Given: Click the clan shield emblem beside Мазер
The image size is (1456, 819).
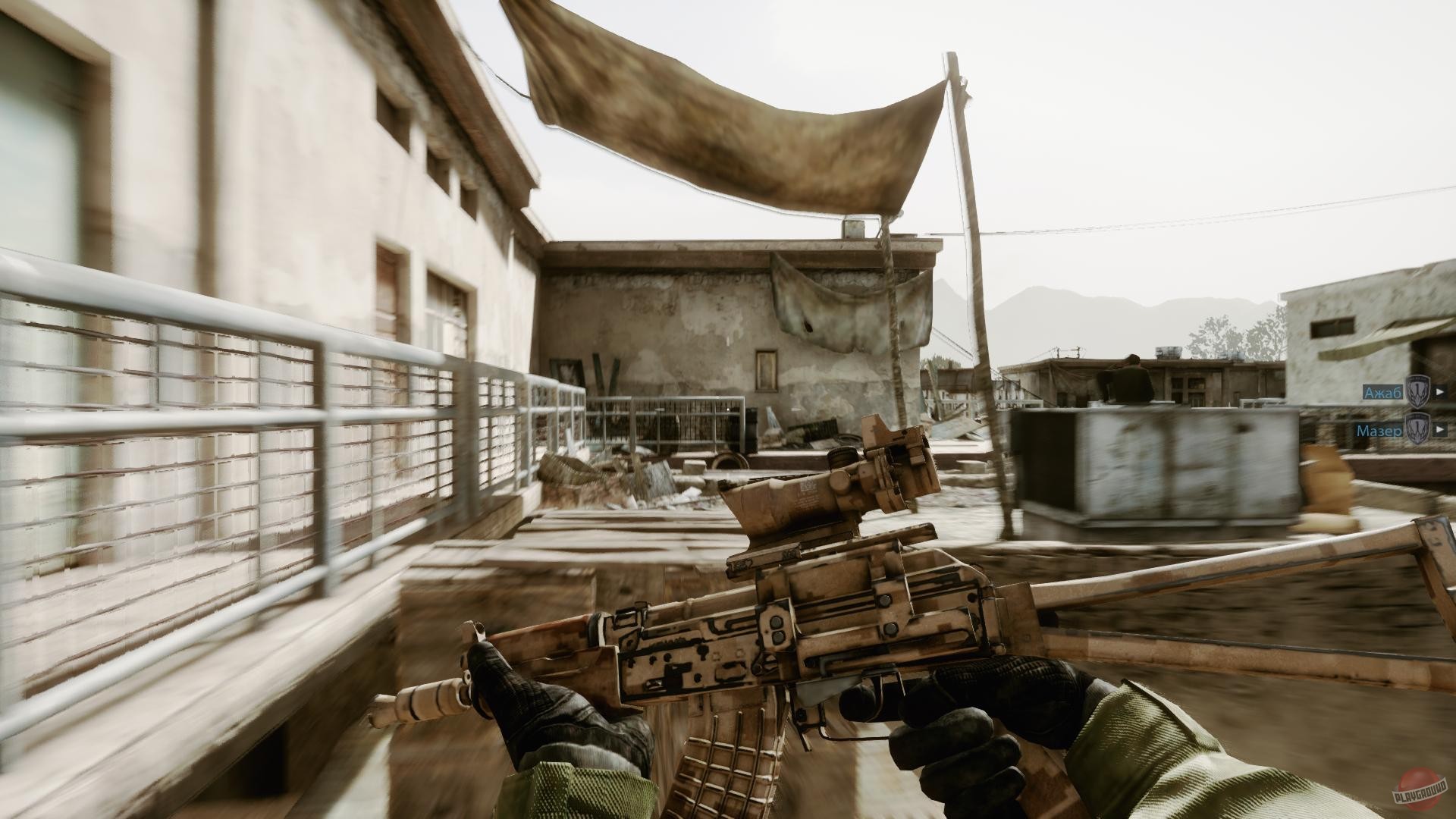Looking at the screenshot, I should (1417, 429).
